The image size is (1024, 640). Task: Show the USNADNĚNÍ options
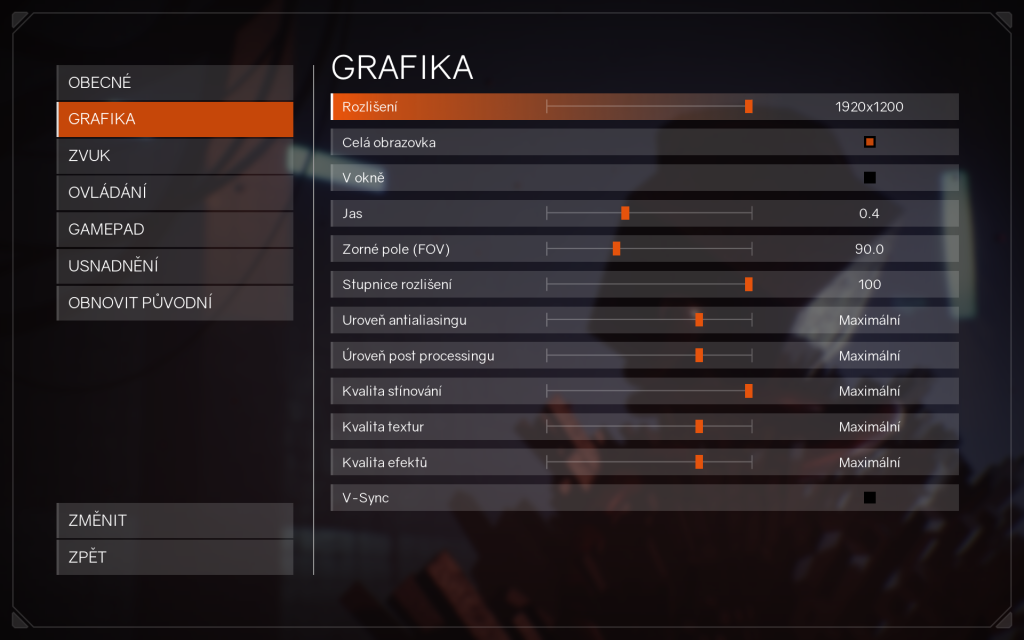(x=175, y=266)
